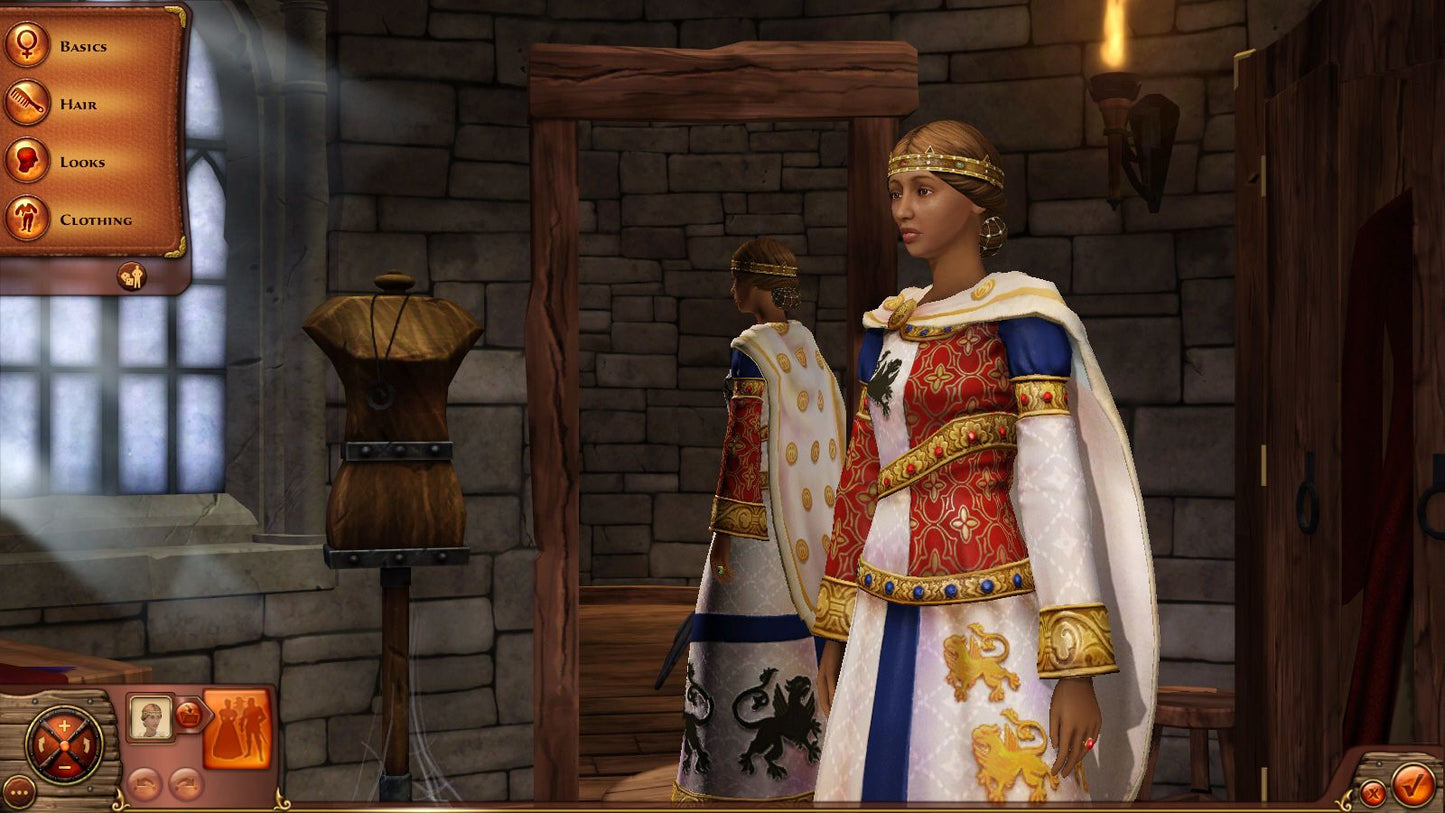Open the ellipsis options at bottom left
The height and width of the screenshot is (813, 1445).
point(20,790)
